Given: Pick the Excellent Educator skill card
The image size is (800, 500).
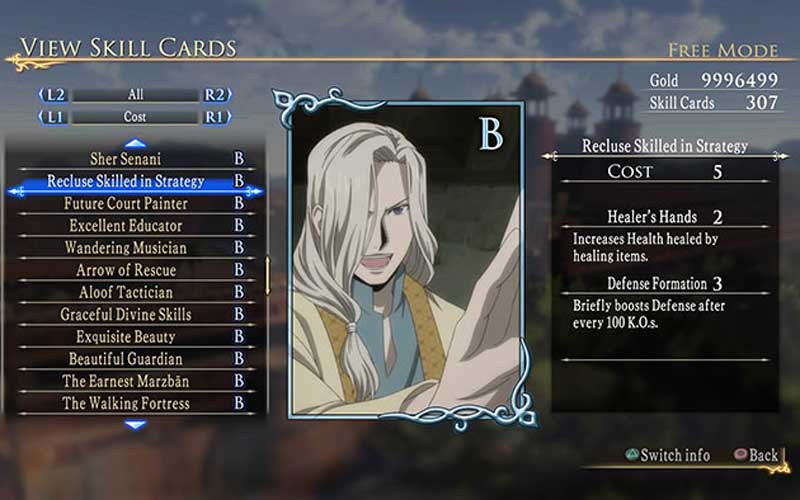Looking at the screenshot, I should click(x=126, y=226).
